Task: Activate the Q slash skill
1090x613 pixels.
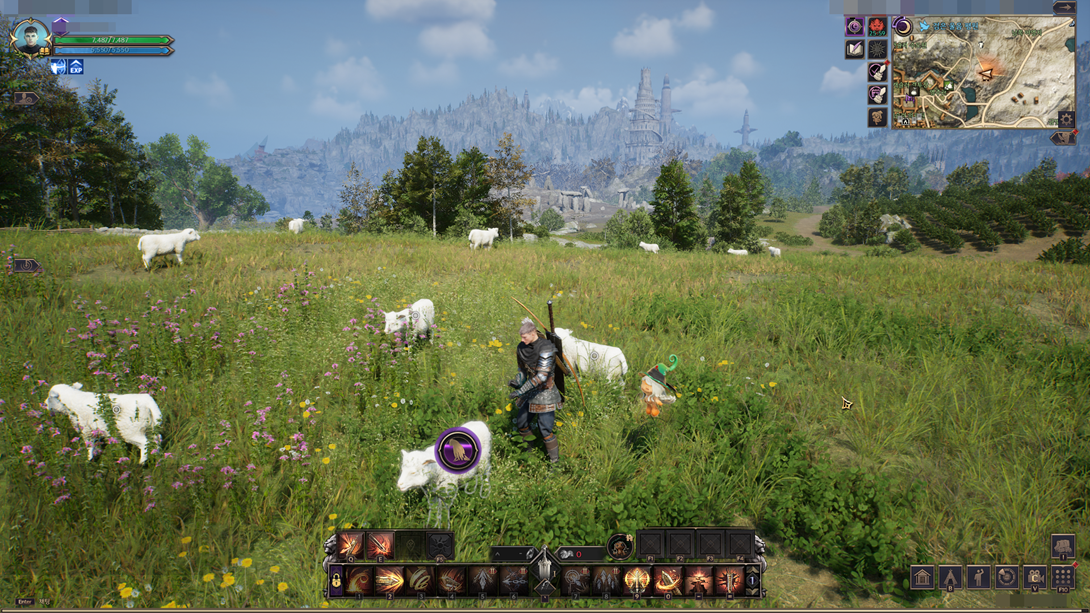Action: pyautogui.click(x=350, y=545)
